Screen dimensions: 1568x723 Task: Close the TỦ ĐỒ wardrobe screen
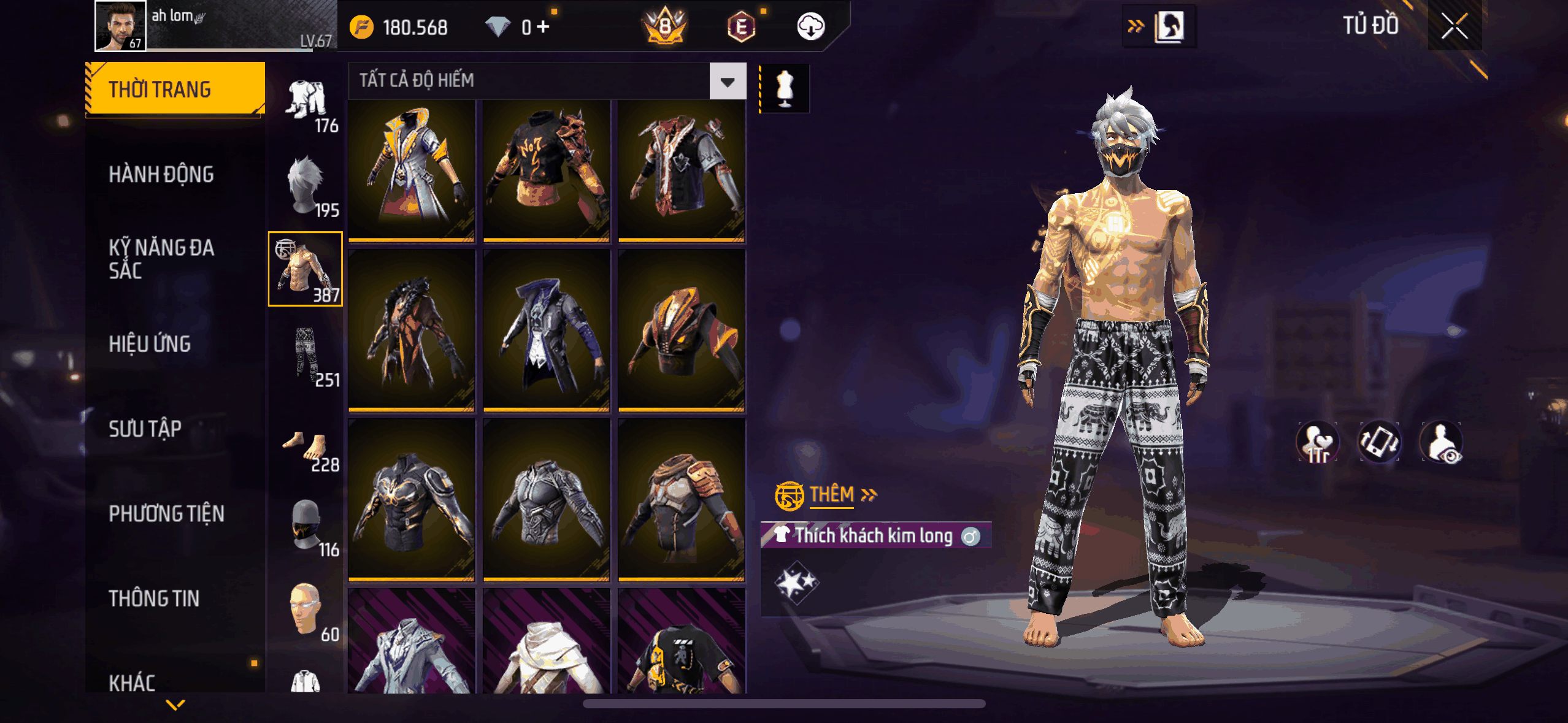point(1454,26)
